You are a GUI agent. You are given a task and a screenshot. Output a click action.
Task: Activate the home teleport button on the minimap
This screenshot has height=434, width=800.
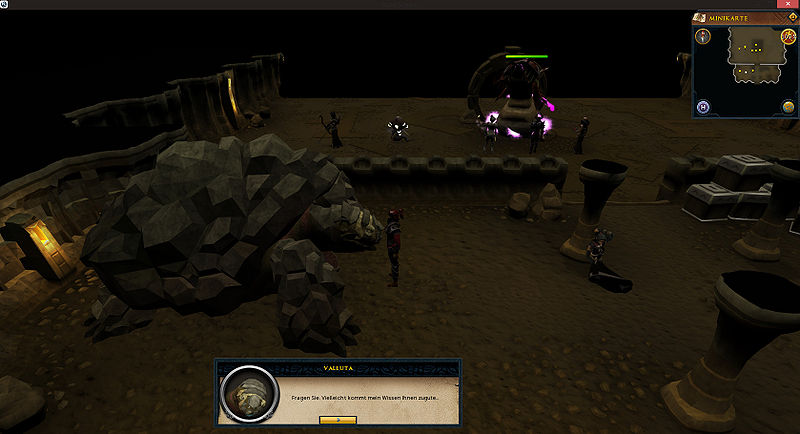pyautogui.click(x=704, y=106)
